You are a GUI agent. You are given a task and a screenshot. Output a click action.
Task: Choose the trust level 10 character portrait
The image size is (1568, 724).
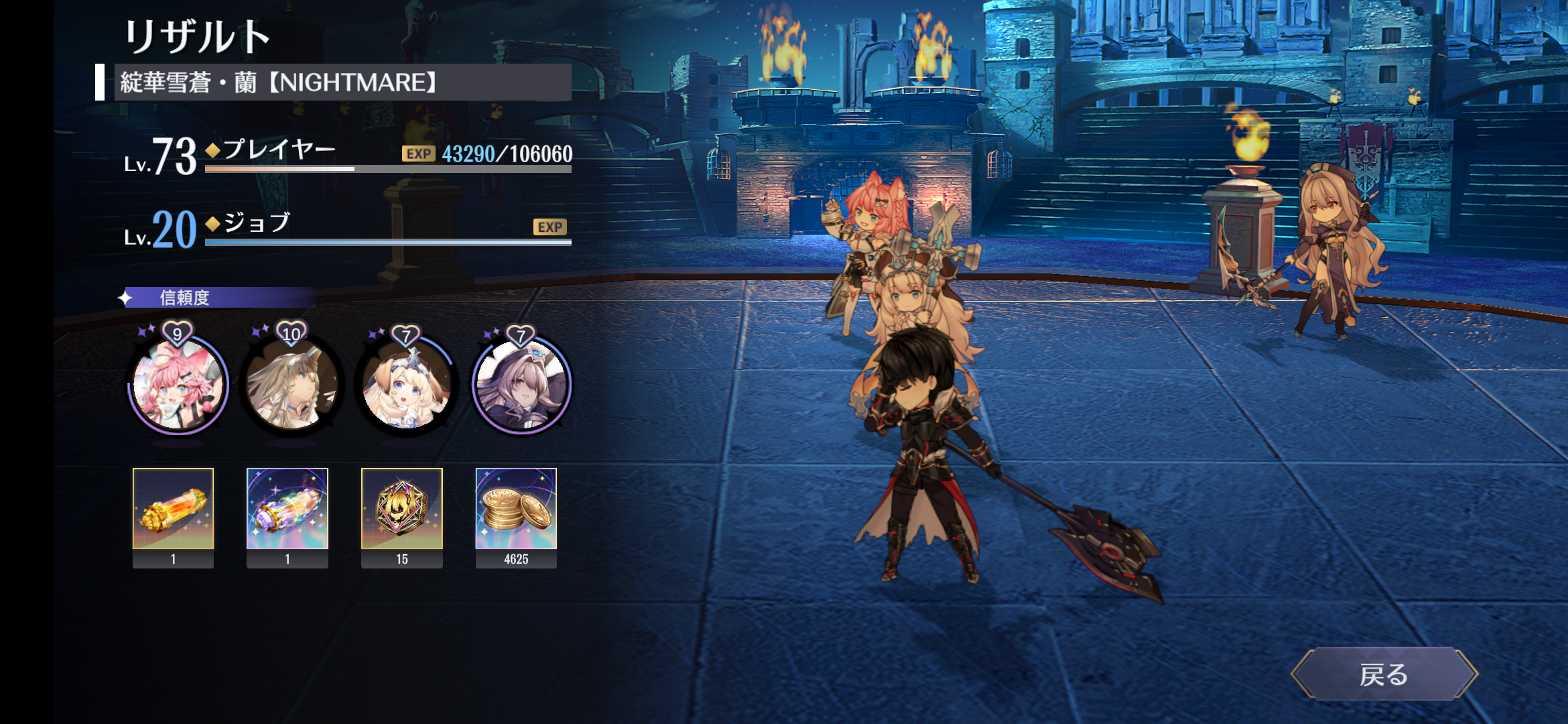pyautogui.click(x=292, y=384)
